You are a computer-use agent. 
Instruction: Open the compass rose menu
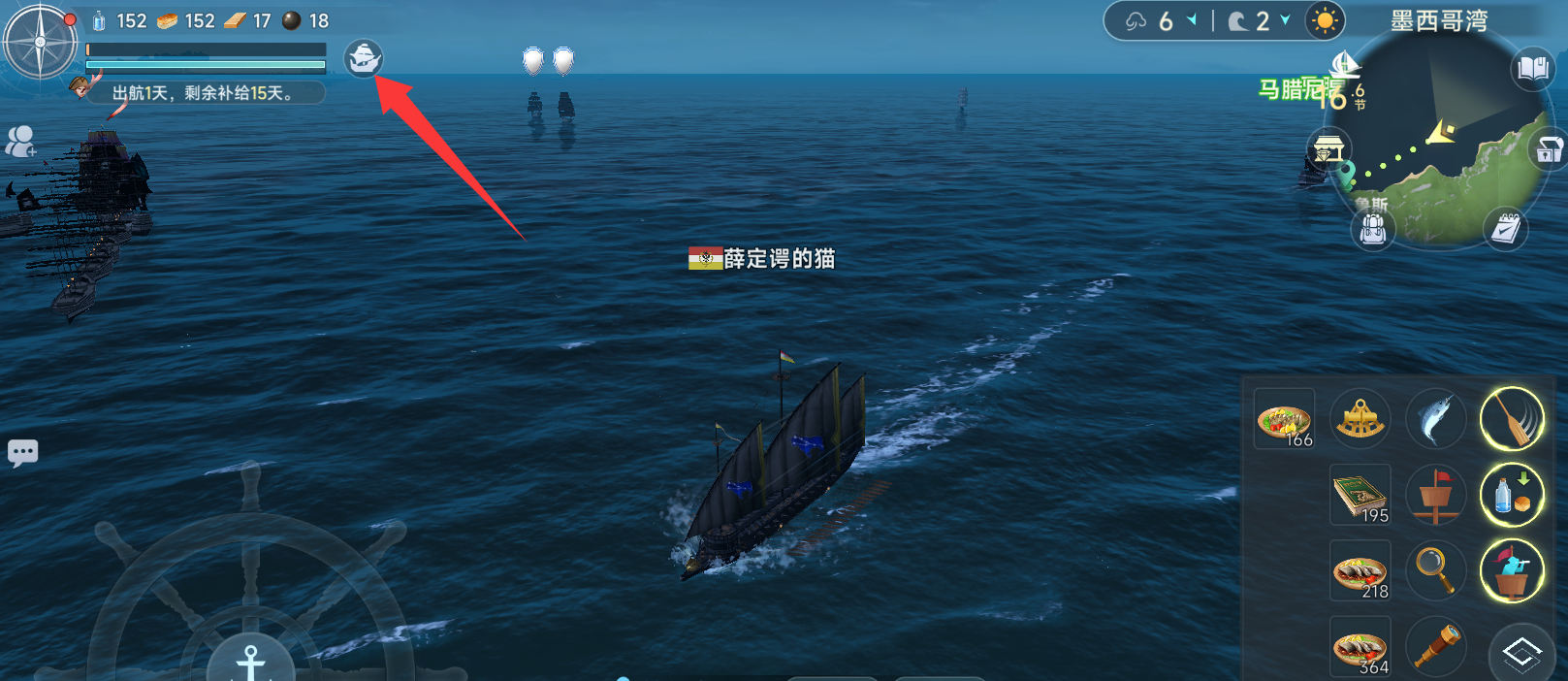tap(40, 43)
